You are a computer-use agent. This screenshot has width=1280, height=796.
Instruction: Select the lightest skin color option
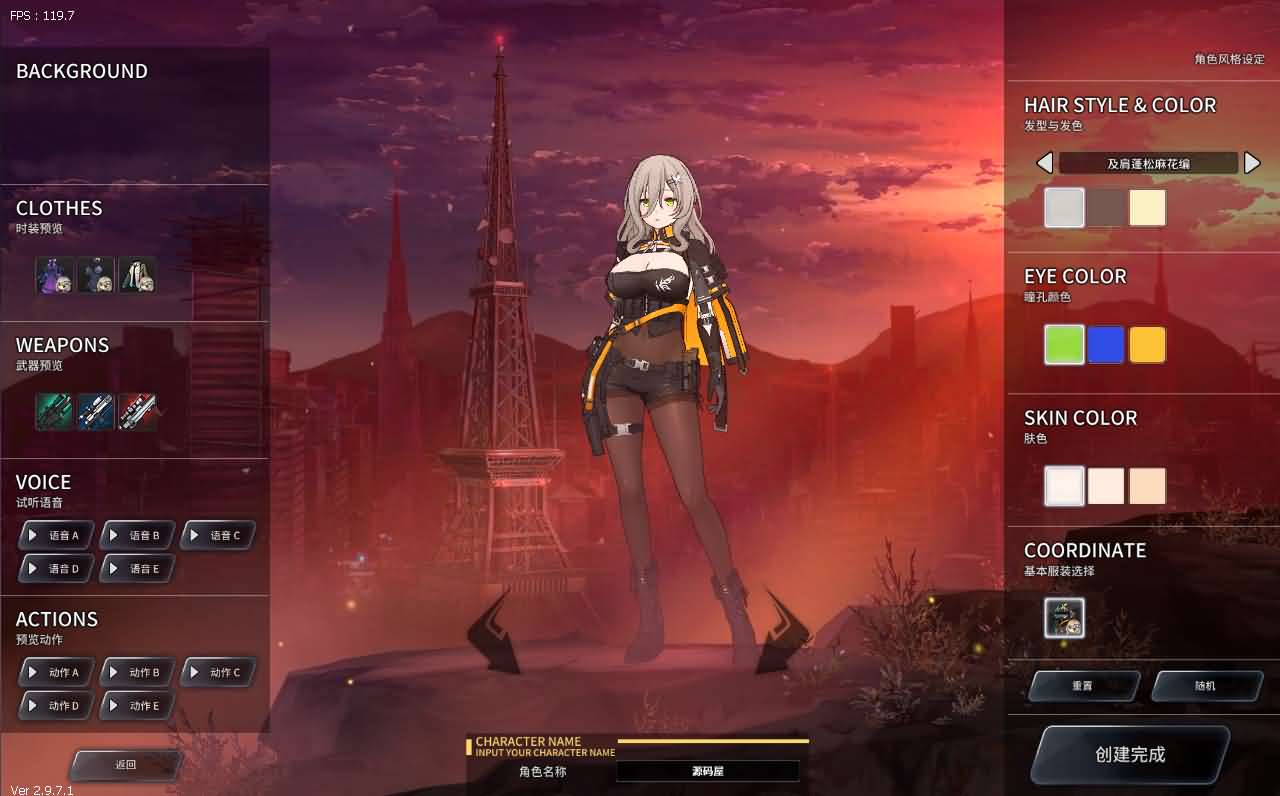pyautogui.click(x=1064, y=486)
